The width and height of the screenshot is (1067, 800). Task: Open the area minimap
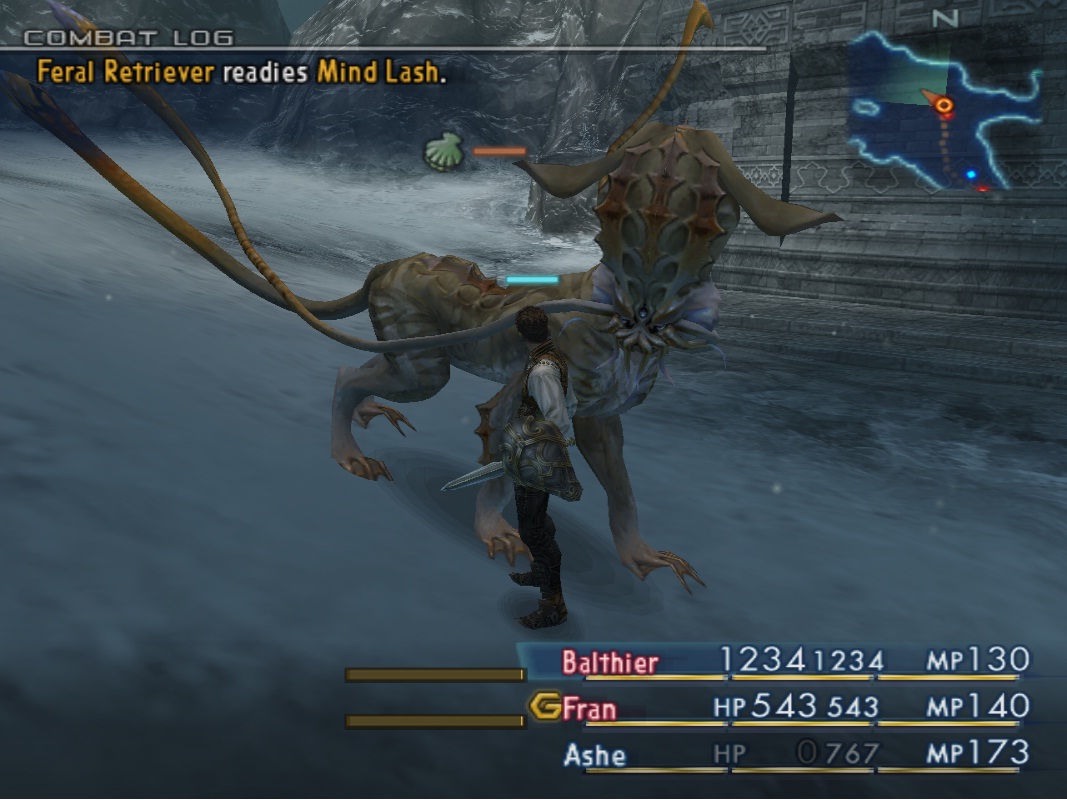945,110
